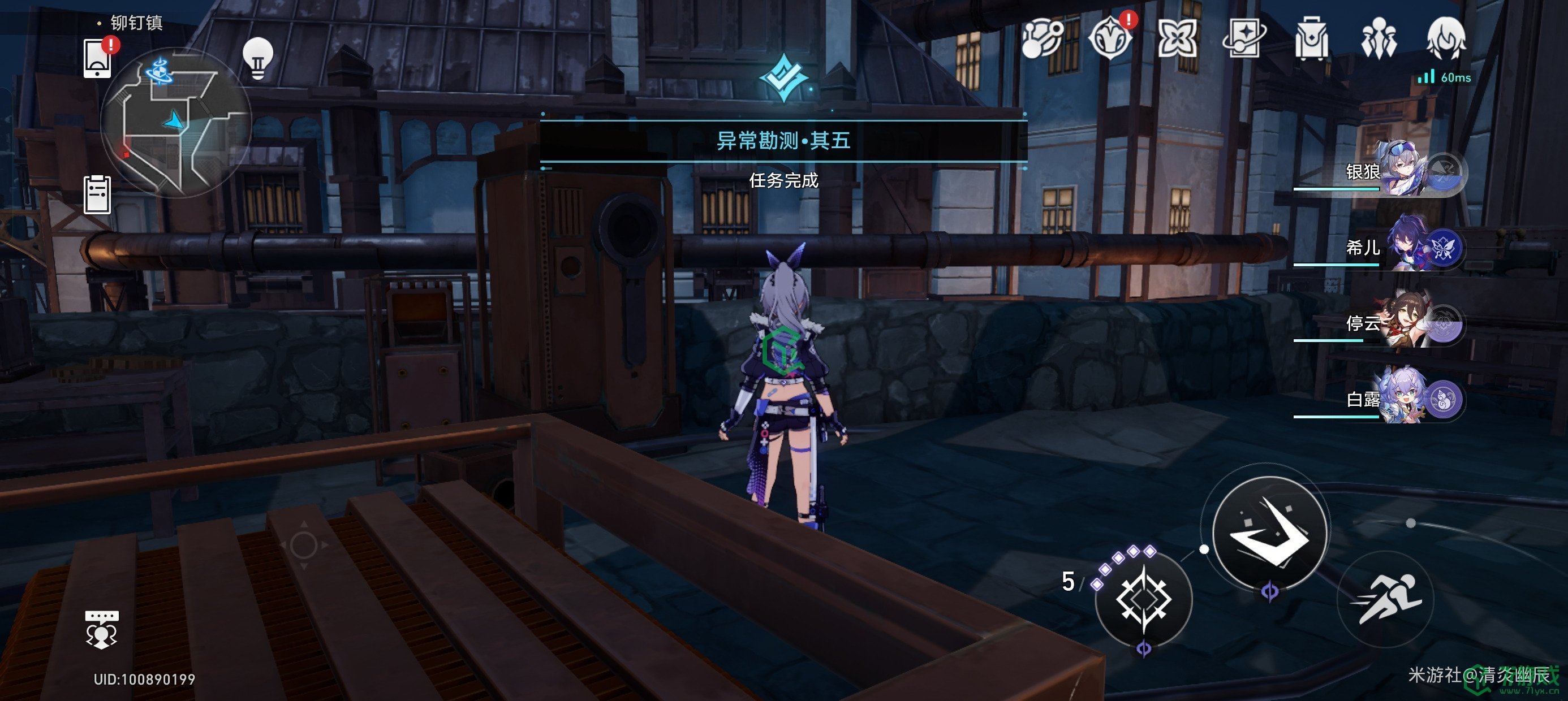Open the phone menu icon
Viewport: 1568px width, 701px height.
pos(97,58)
